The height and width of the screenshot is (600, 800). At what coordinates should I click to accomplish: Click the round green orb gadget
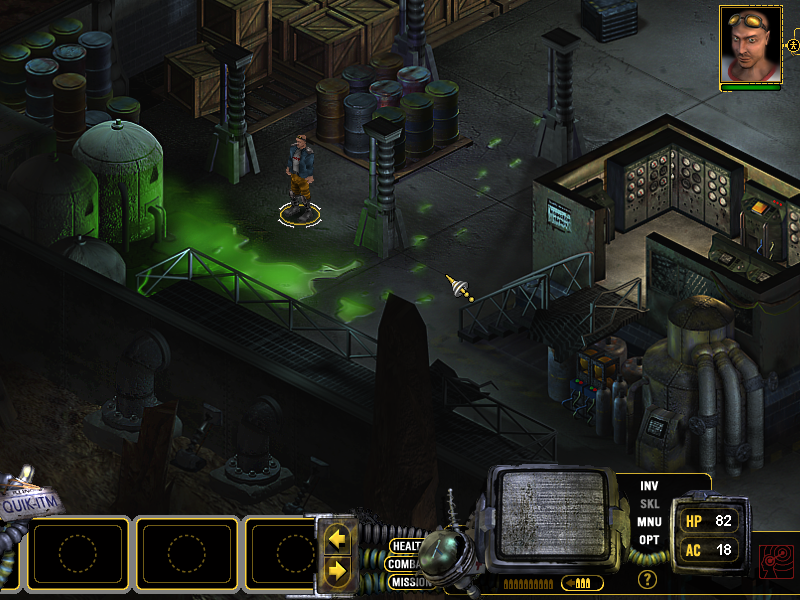pos(441,554)
